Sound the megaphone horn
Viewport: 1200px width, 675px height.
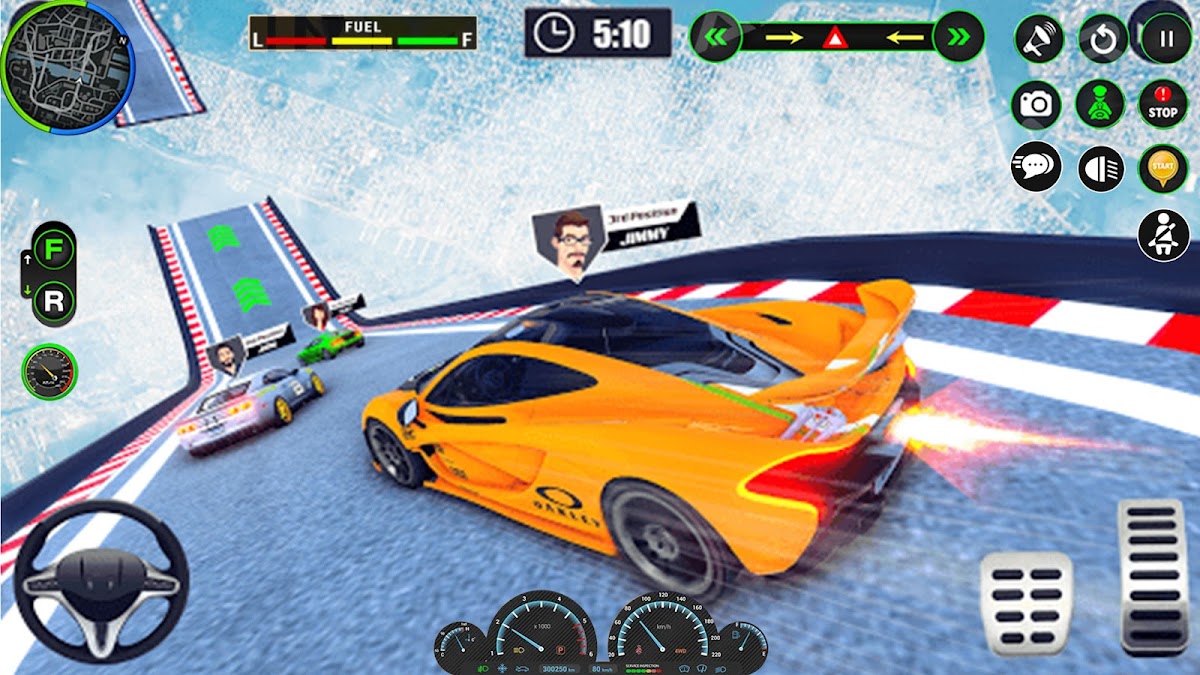[x=1039, y=40]
